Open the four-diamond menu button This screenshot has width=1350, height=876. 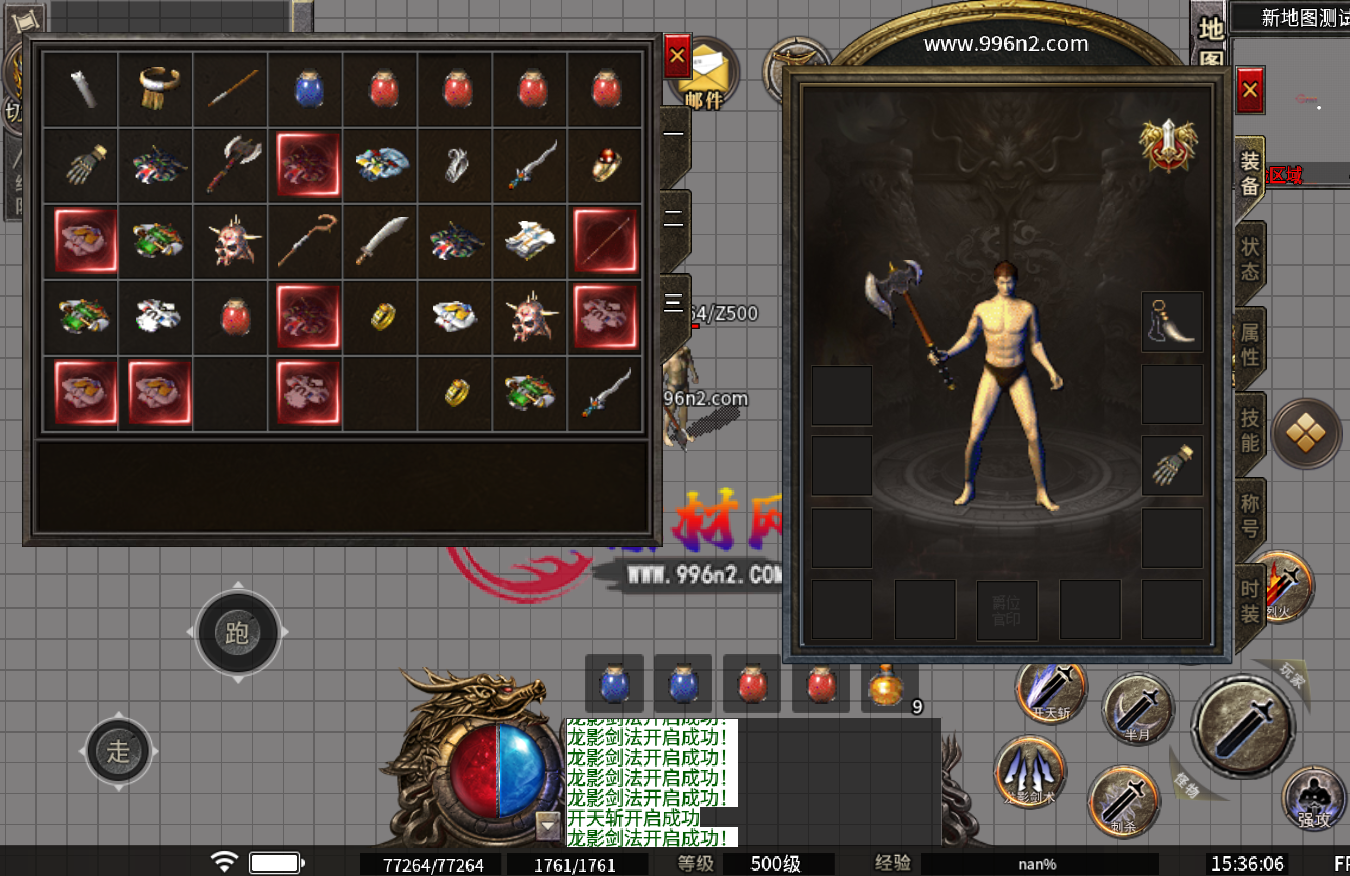pyautogui.click(x=1306, y=433)
